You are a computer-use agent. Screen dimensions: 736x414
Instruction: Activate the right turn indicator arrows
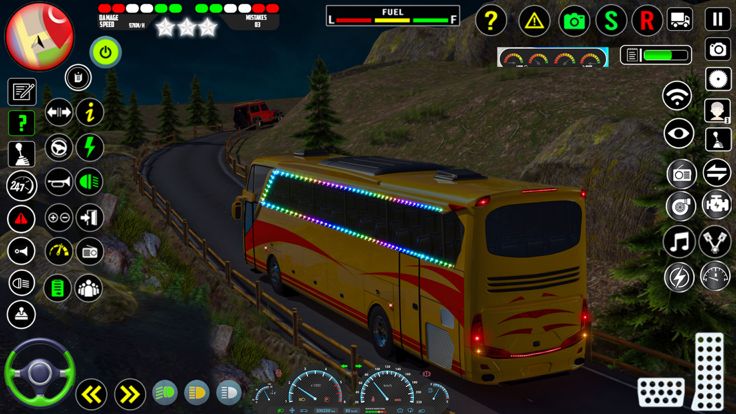[129, 393]
